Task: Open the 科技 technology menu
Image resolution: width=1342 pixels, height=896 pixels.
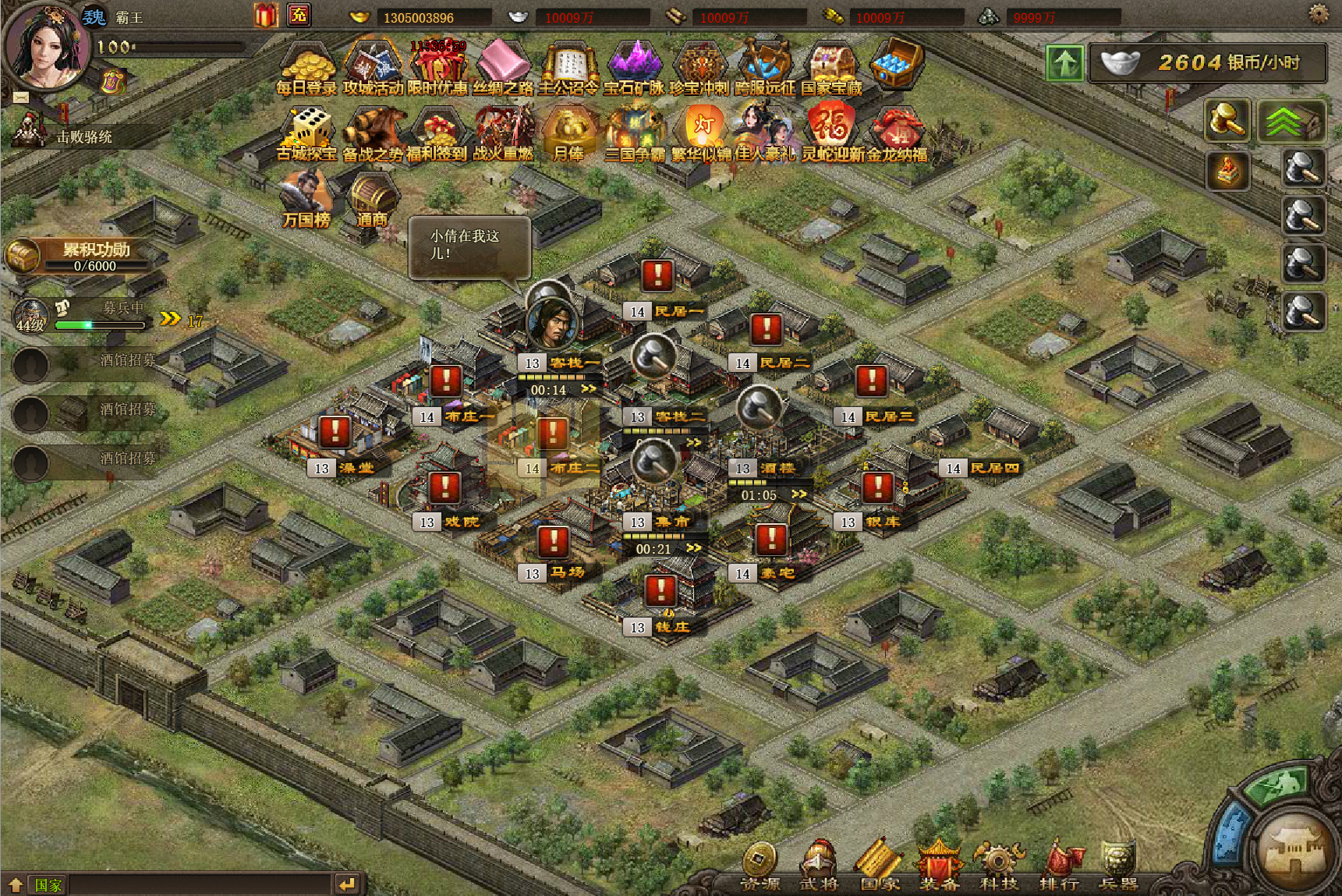Action: click(x=999, y=867)
